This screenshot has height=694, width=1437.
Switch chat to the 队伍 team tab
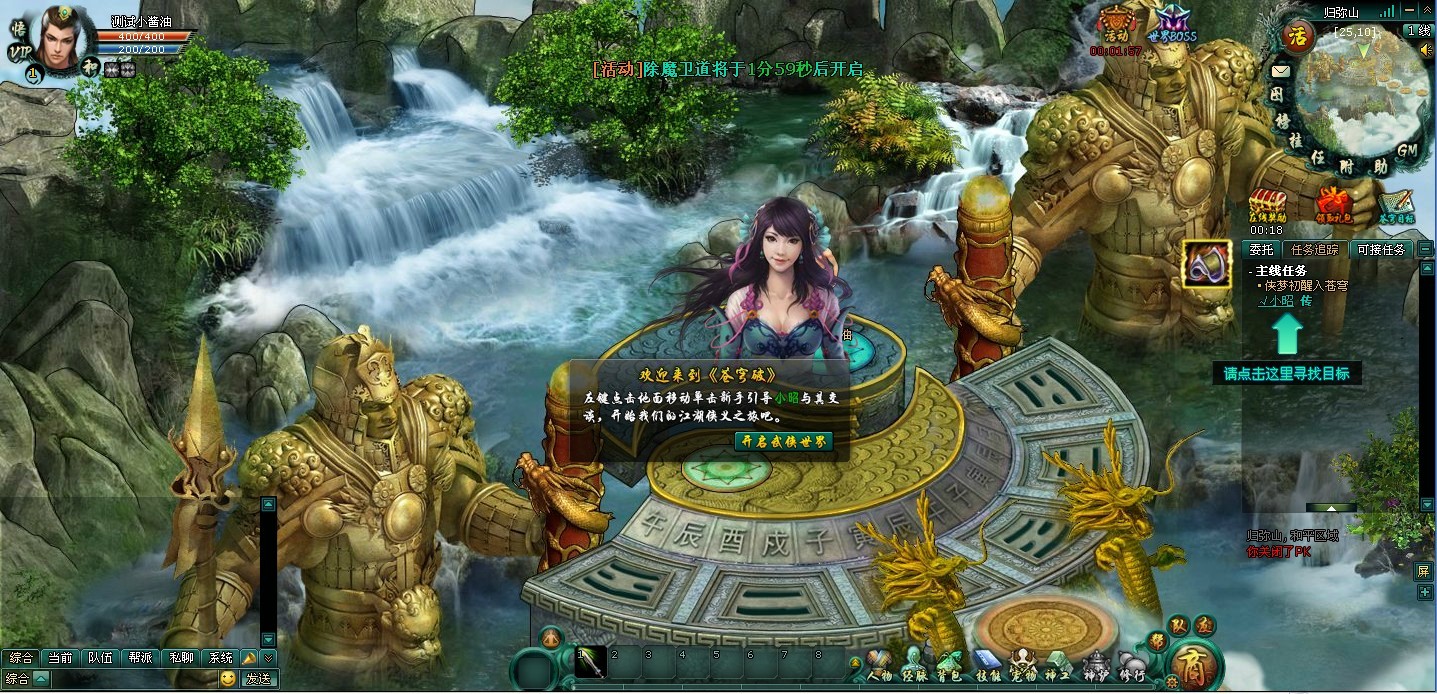pos(100,658)
